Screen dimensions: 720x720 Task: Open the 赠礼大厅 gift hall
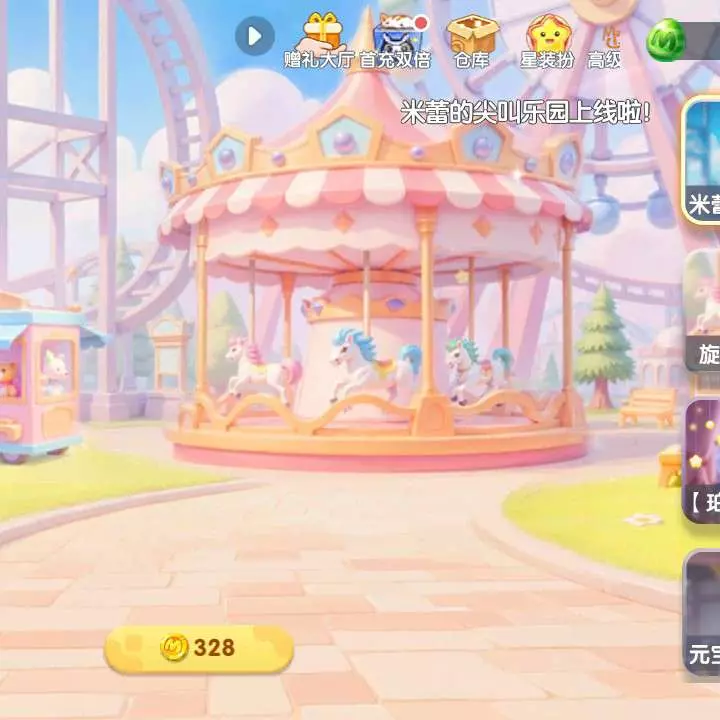(322, 41)
